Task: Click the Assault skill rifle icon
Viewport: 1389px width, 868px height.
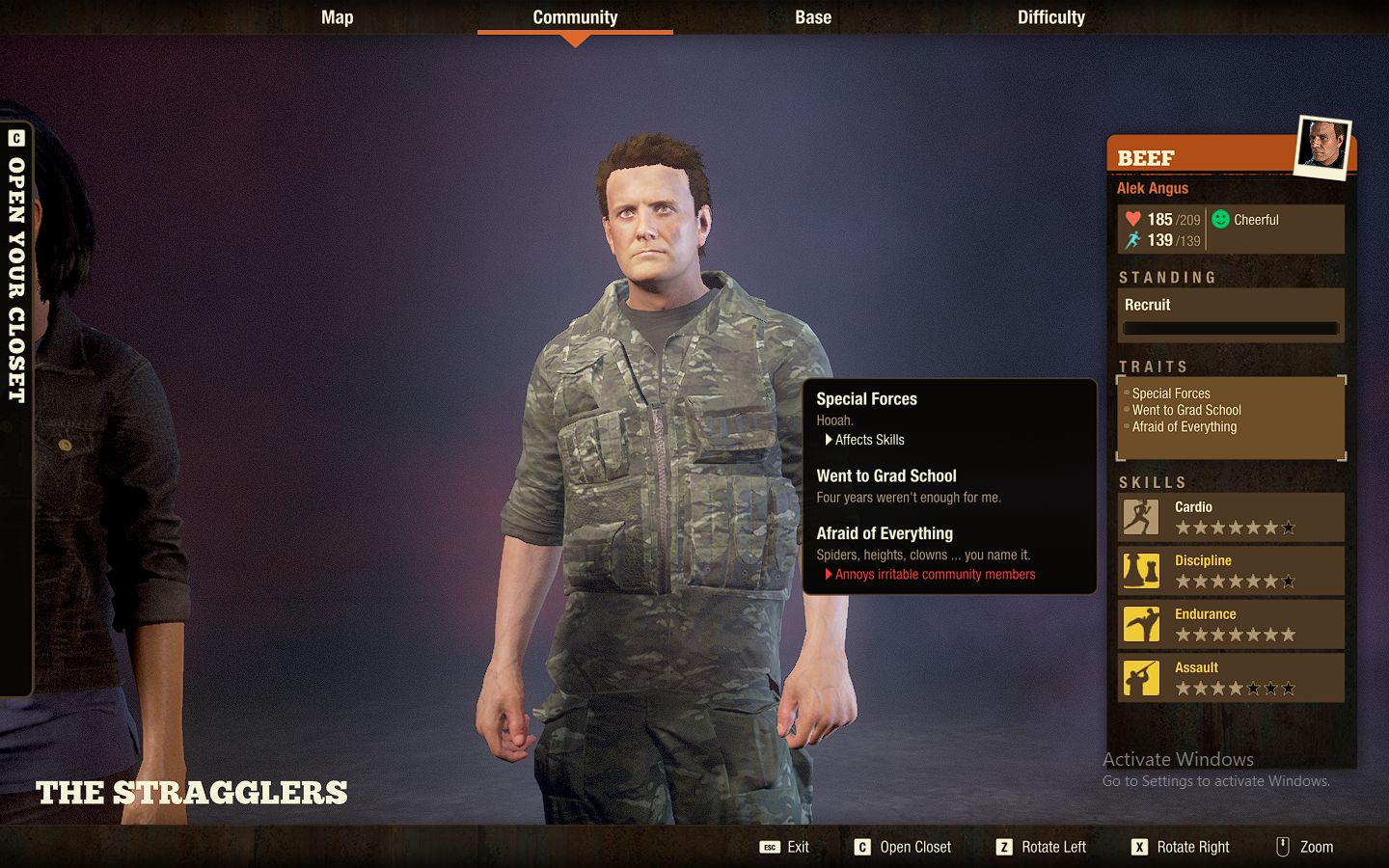Action: 1141,678
